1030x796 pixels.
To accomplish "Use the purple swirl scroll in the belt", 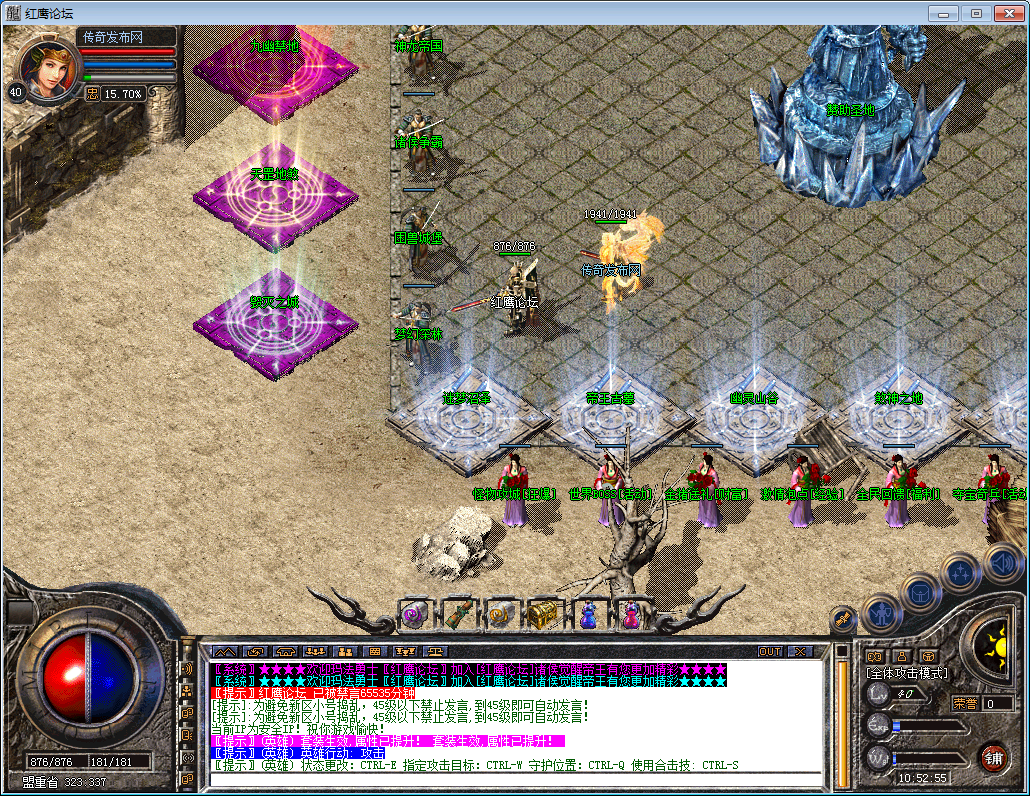I will [x=414, y=614].
